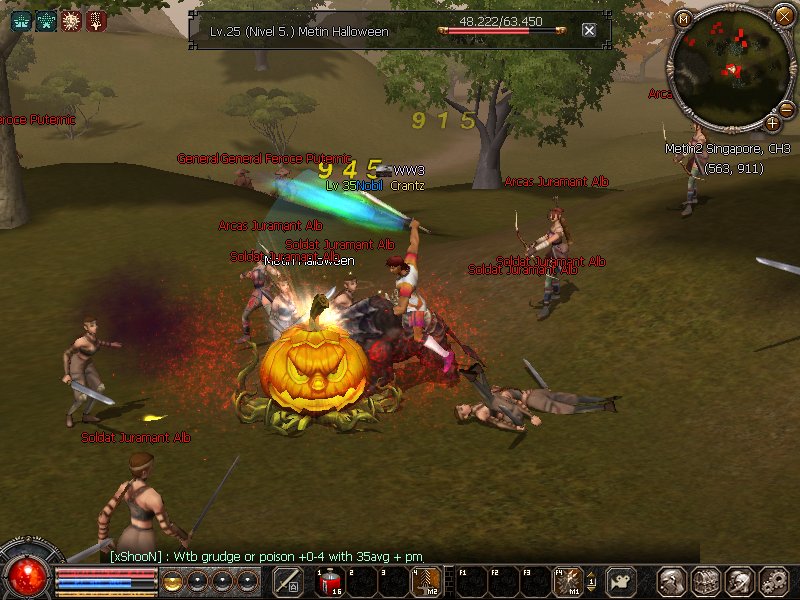Open the system options gear button
The height and width of the screenshot is (600, 800).
click(774, 581)
